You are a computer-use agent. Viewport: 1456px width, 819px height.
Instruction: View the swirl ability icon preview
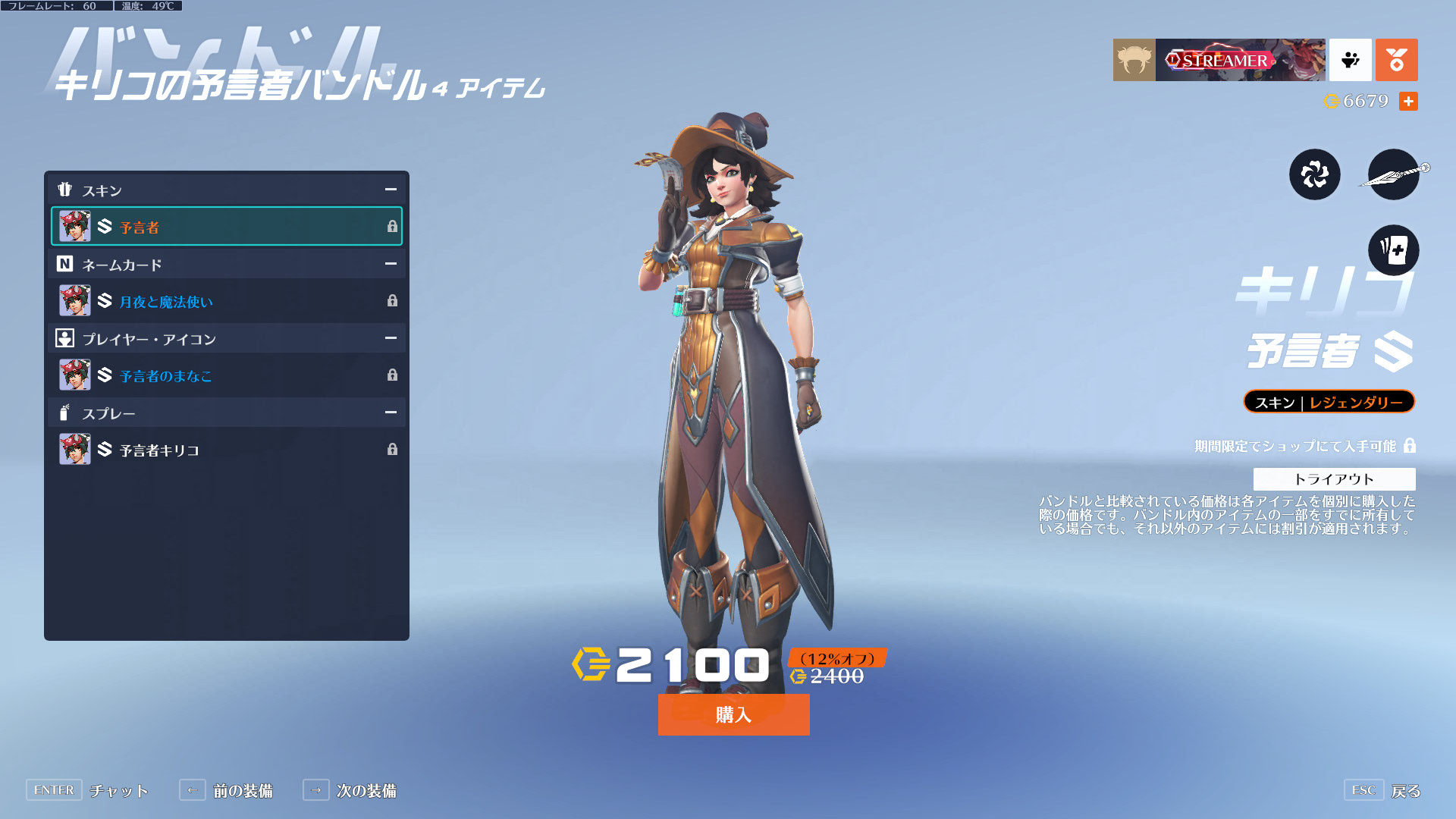pos(1314,174)
